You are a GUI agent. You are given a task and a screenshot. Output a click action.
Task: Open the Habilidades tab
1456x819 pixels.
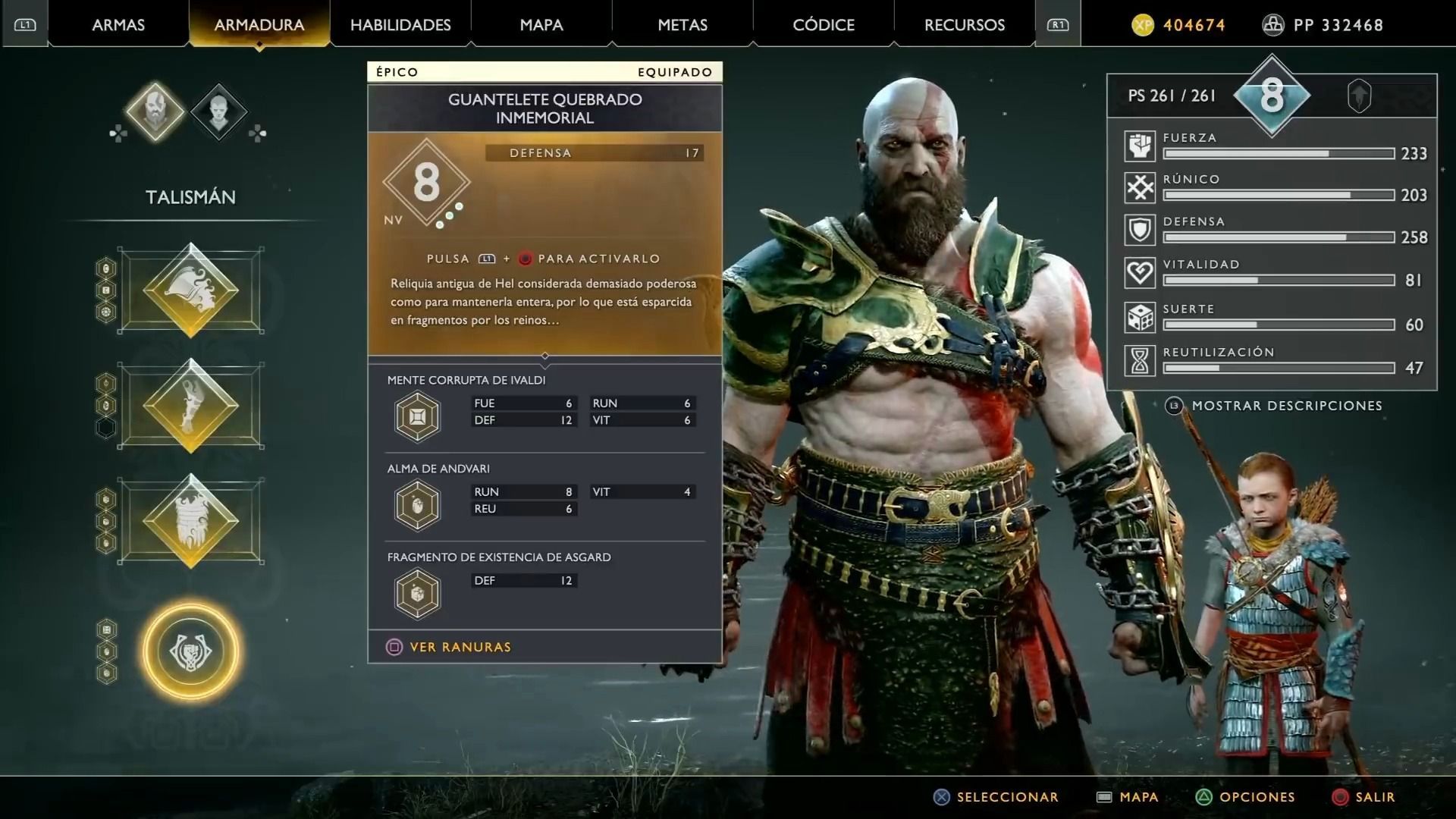[400, 25]
